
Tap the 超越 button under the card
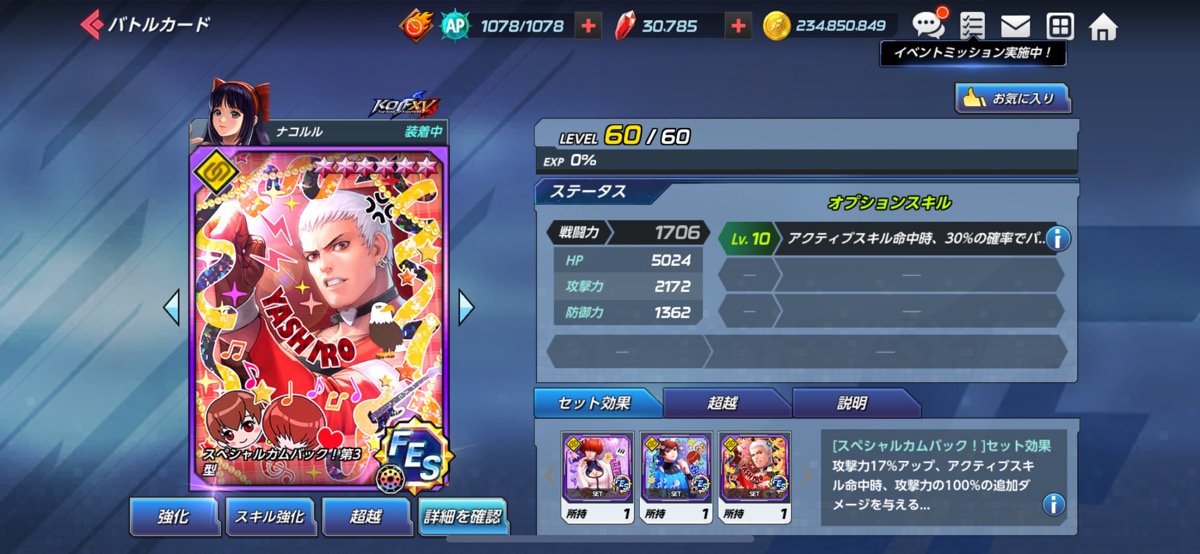tap(366, 516)
